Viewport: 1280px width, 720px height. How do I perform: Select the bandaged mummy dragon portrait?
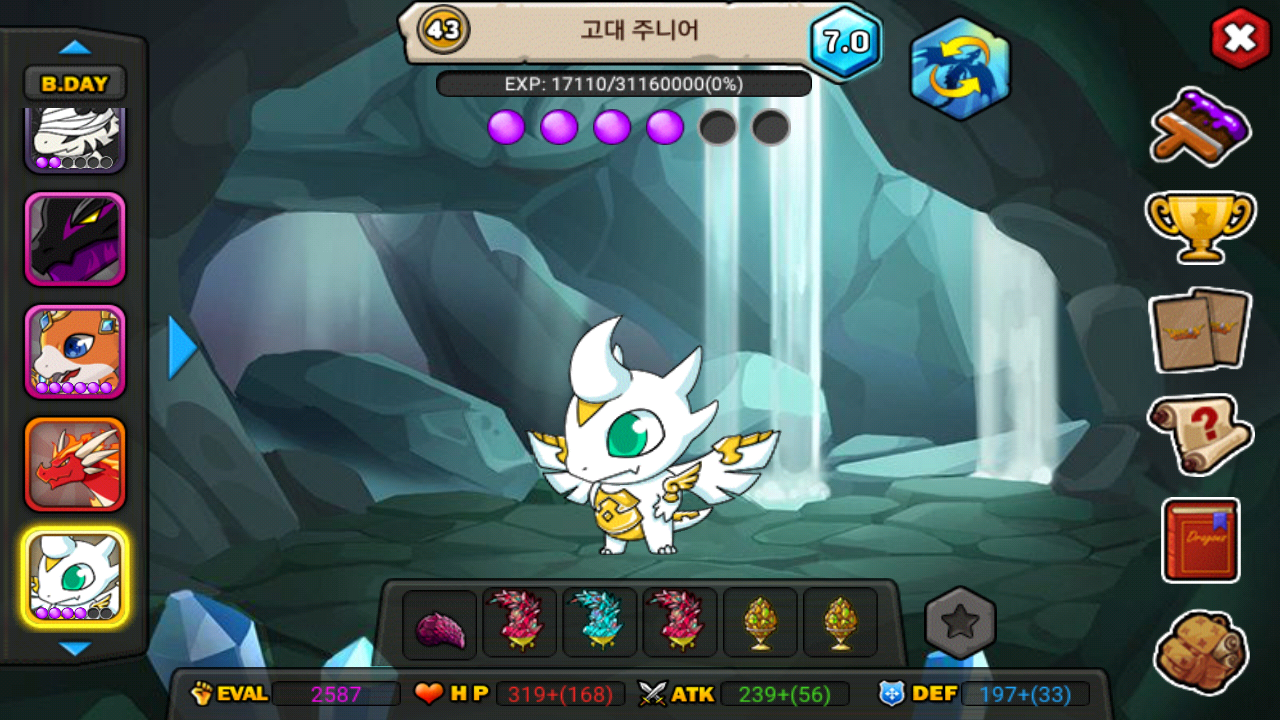click(x=75, y=139)
